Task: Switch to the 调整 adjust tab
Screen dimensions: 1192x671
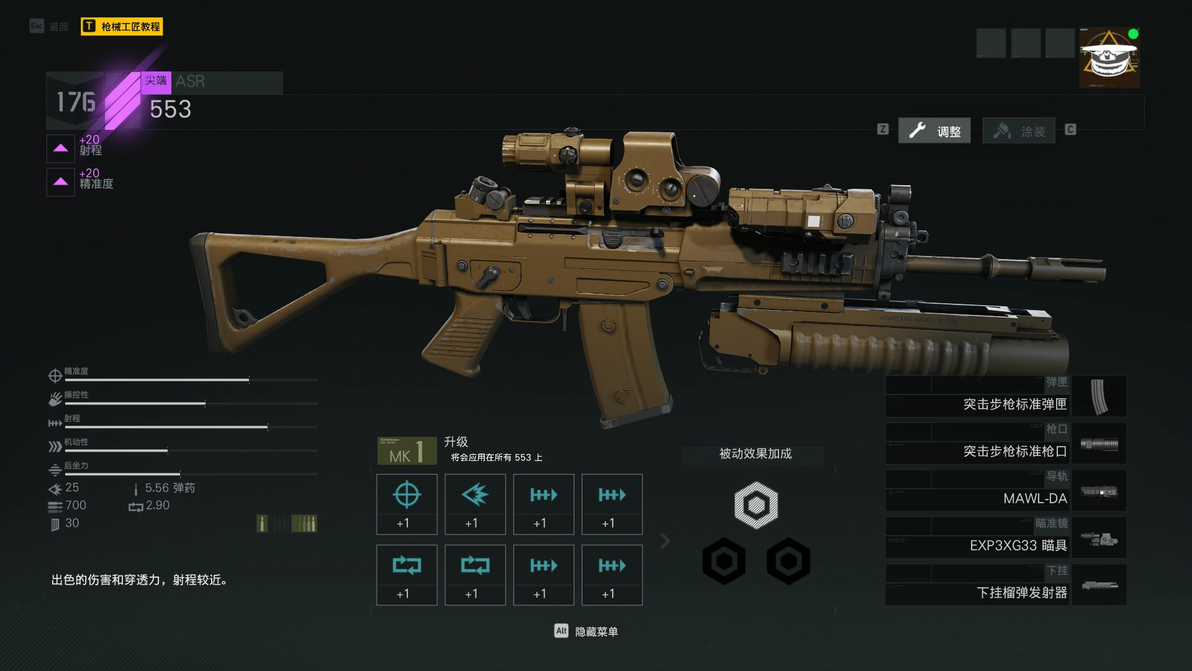Action: point(935,131)
